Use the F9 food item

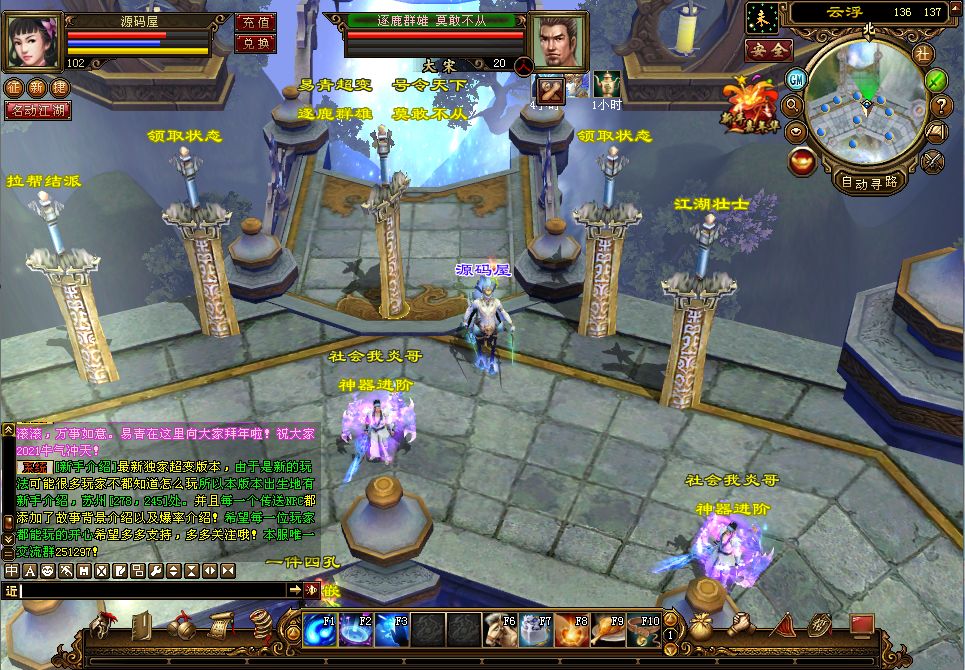tap(608, 631)
